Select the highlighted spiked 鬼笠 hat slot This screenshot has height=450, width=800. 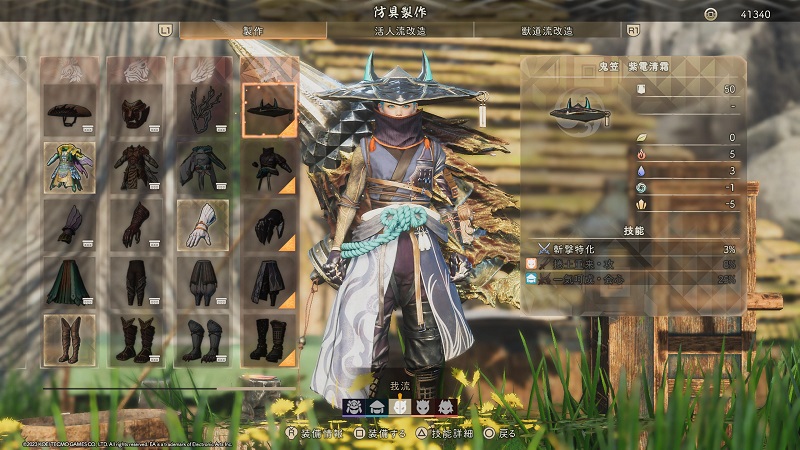[269, 110]
